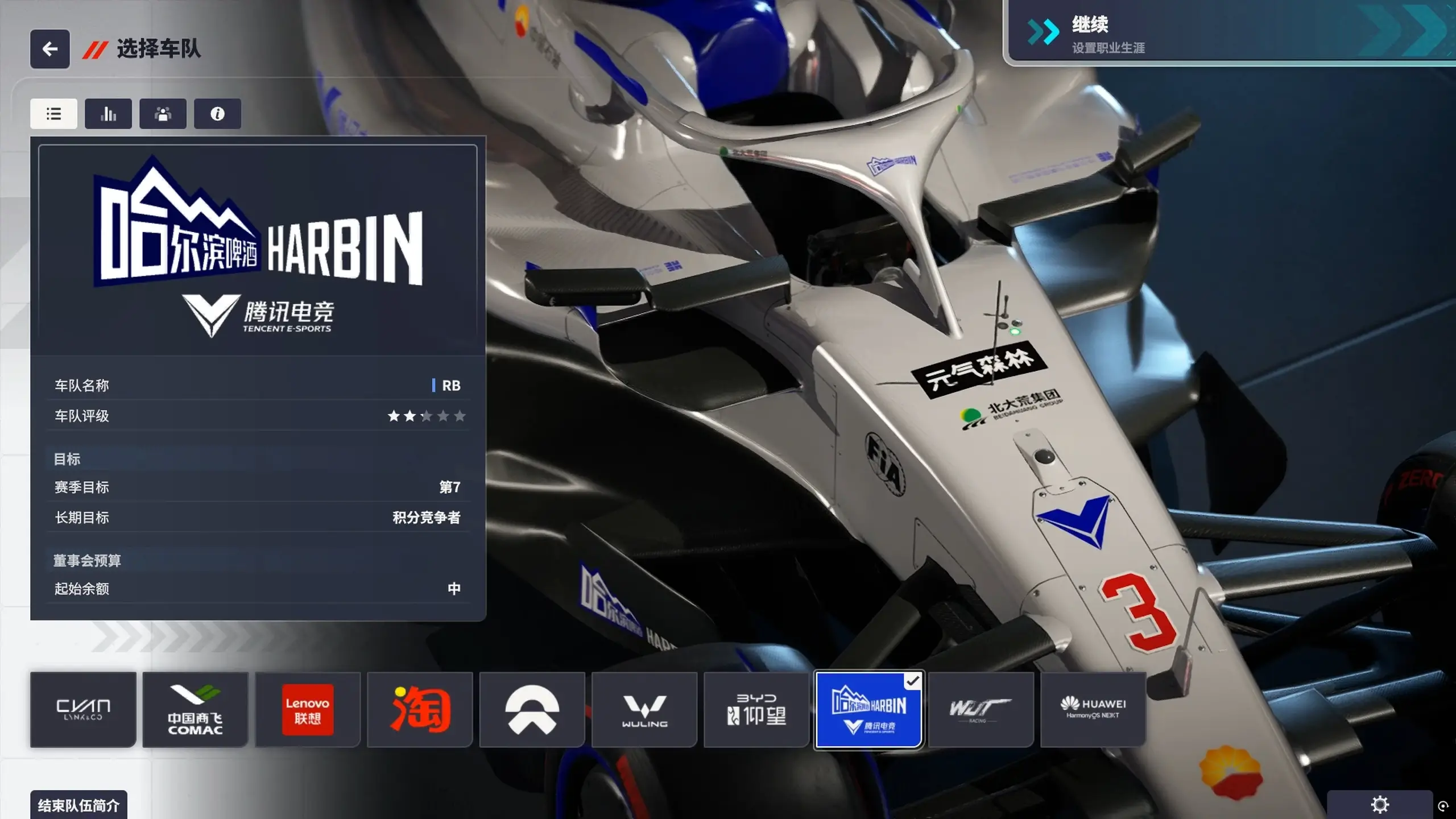1456x819 pixels.
Task: Select the Wuling team tile
Action: (x=644, y=709)
